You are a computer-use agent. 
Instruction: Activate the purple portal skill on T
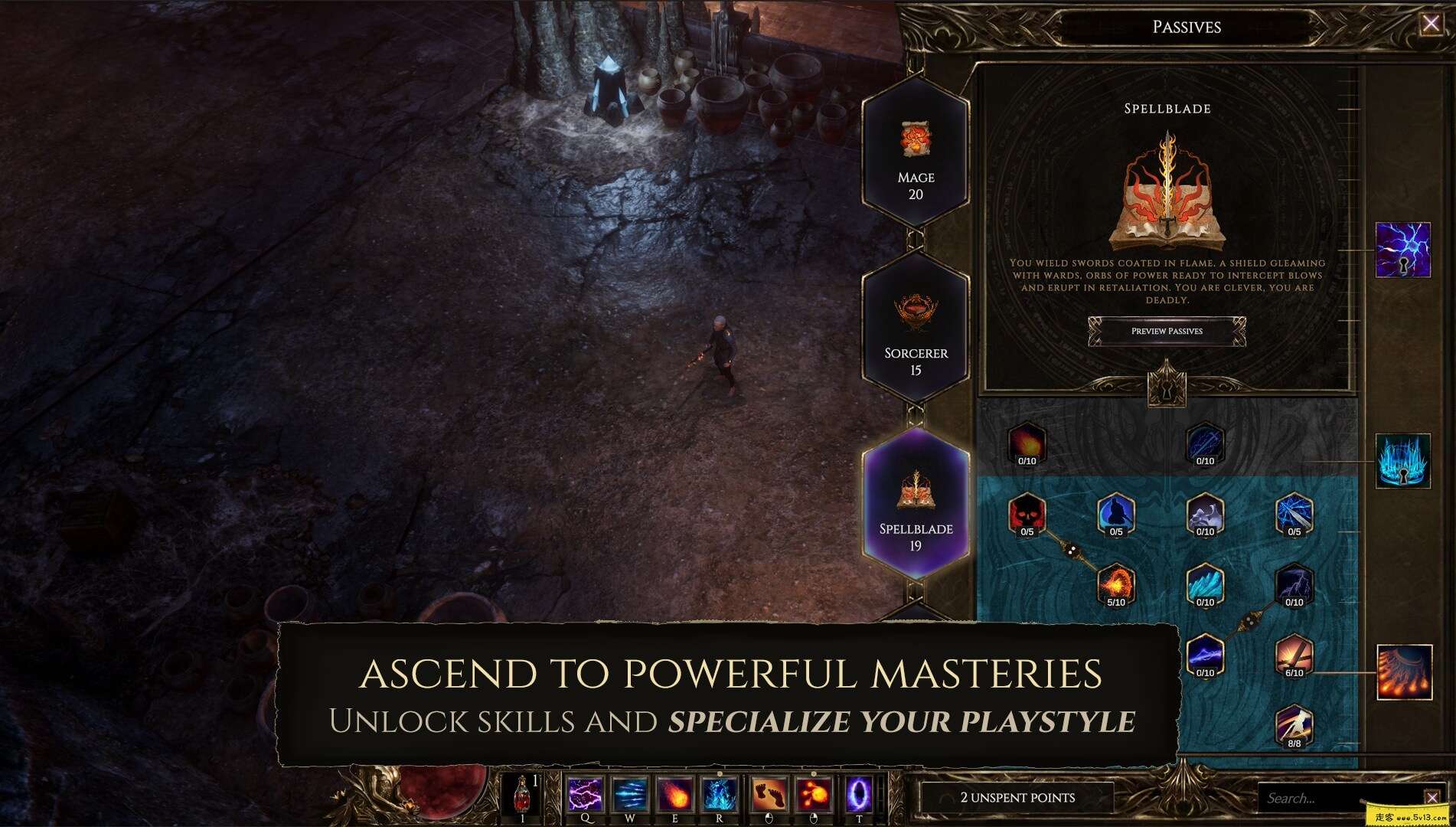coord(859,794)
